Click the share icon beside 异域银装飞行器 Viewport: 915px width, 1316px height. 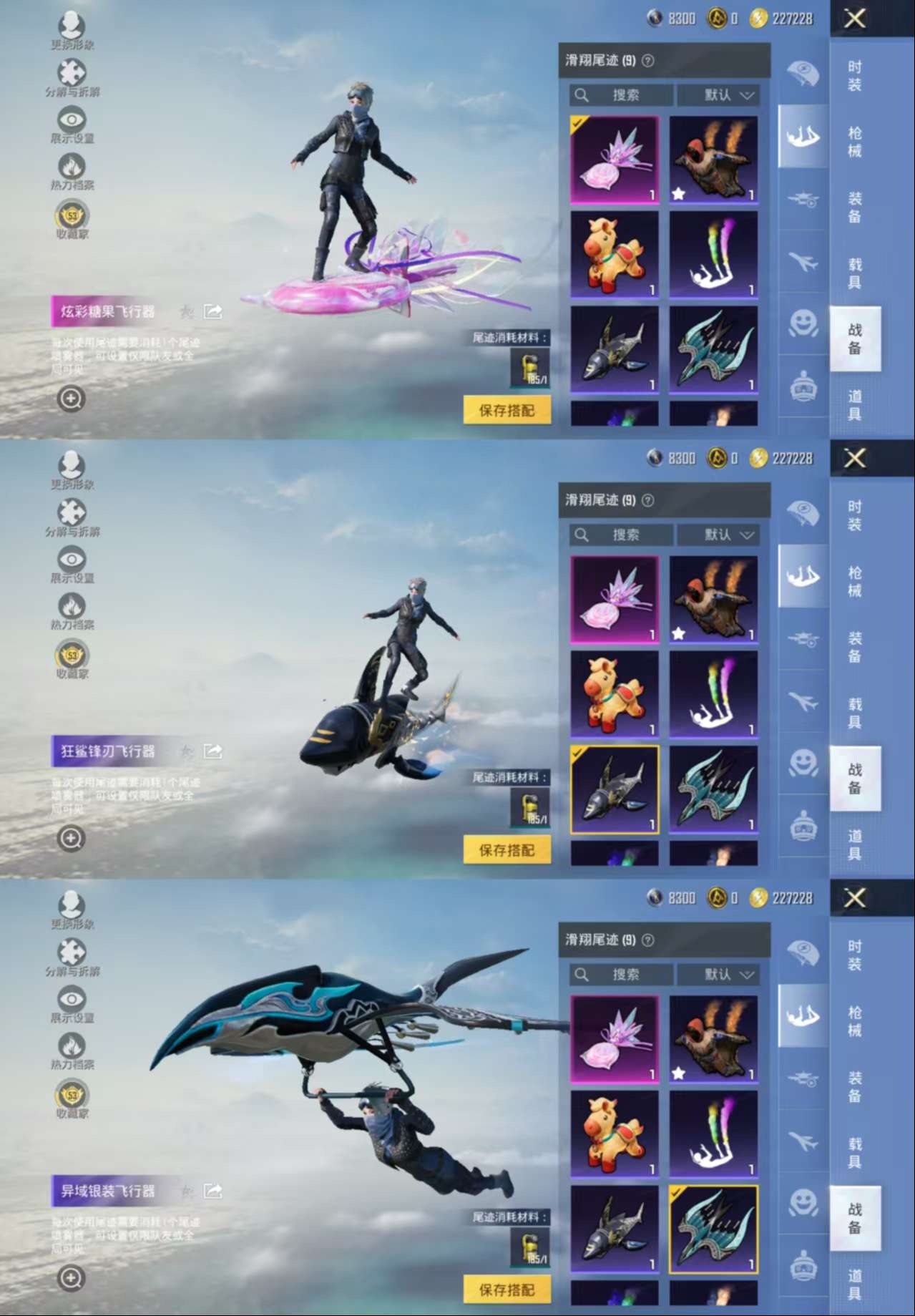pyautogui.click(x=212, y=1191)
